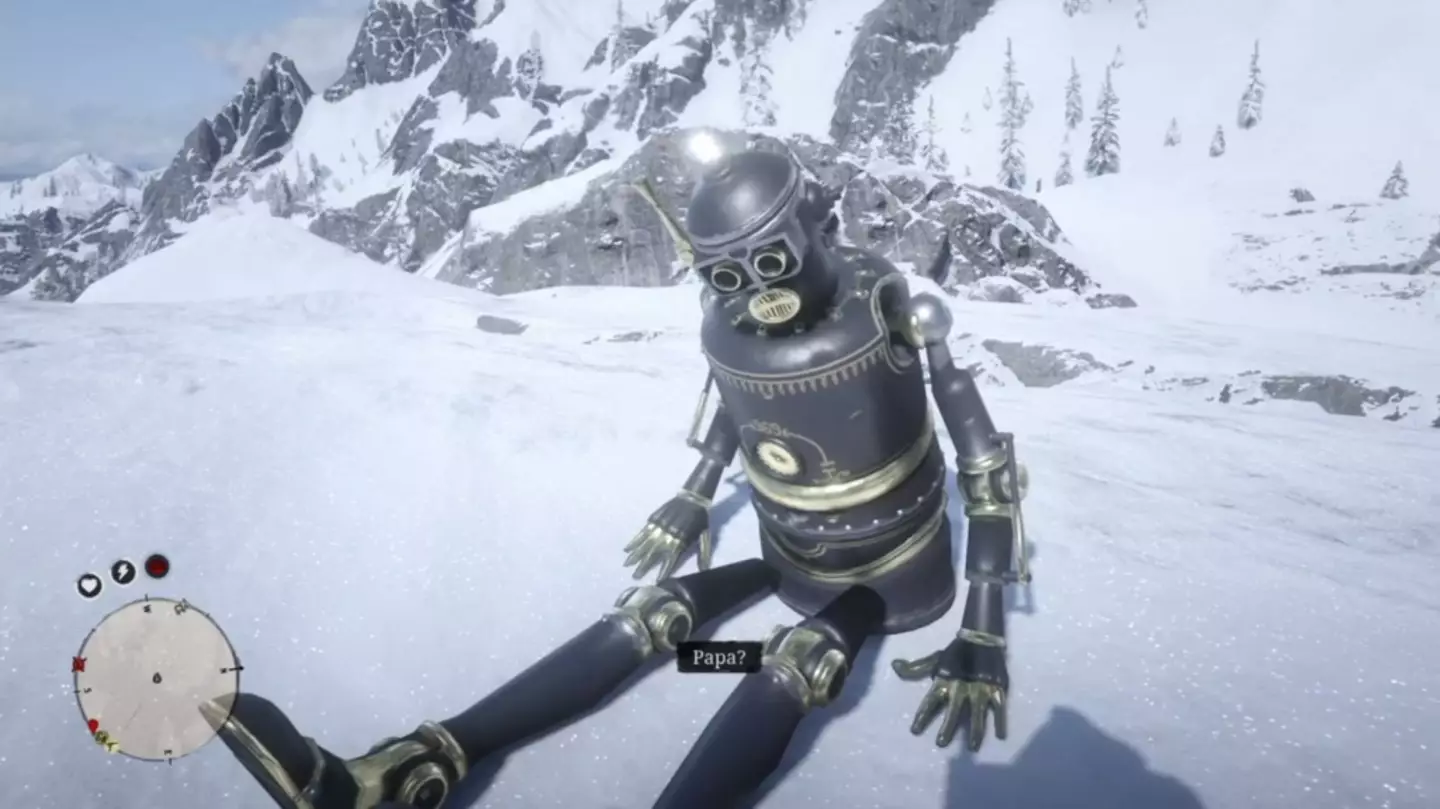Select the lightning bolt stamina core
Viewport: 1440px width, 809px height.
point(123,572)
